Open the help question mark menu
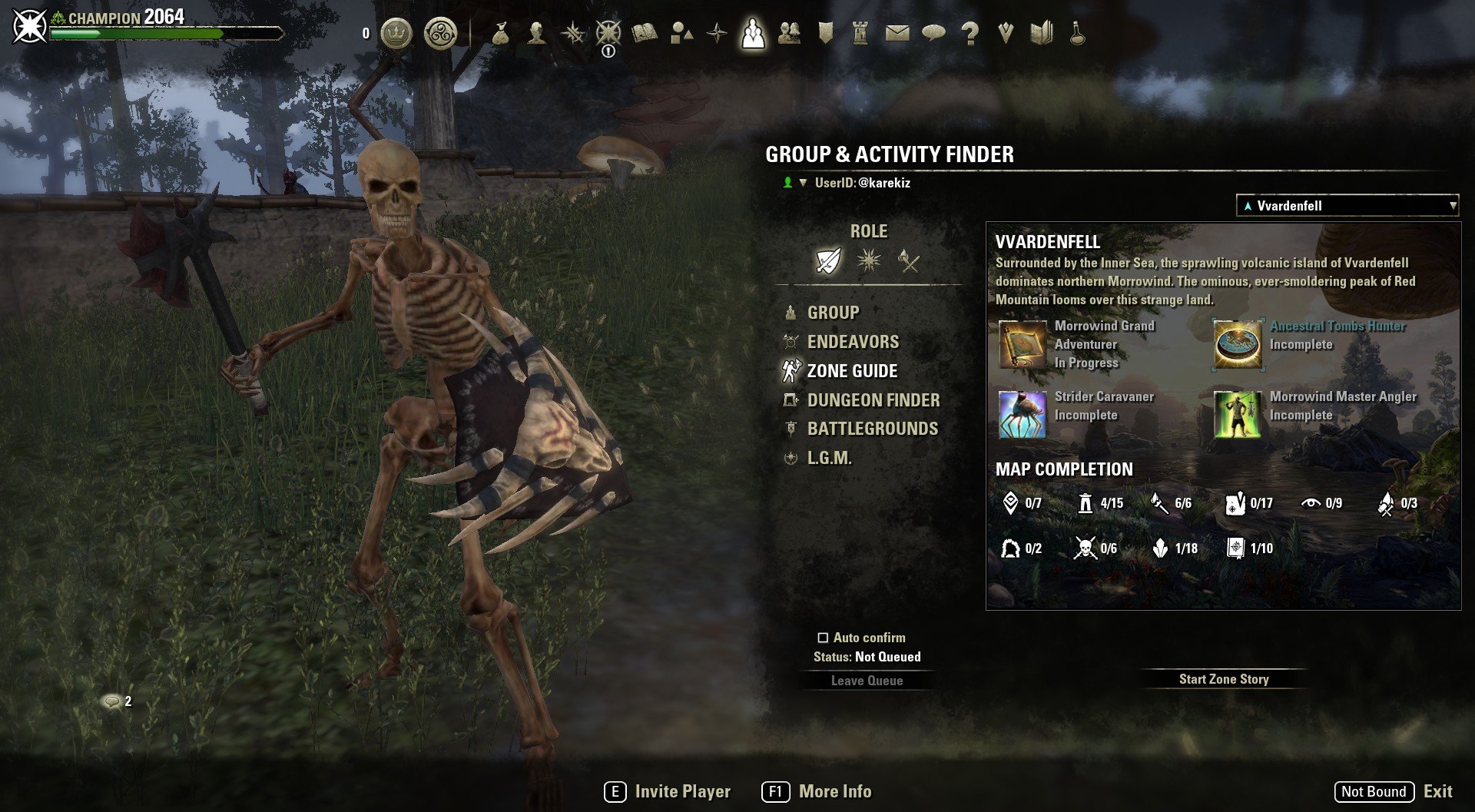 pos(970,33)
